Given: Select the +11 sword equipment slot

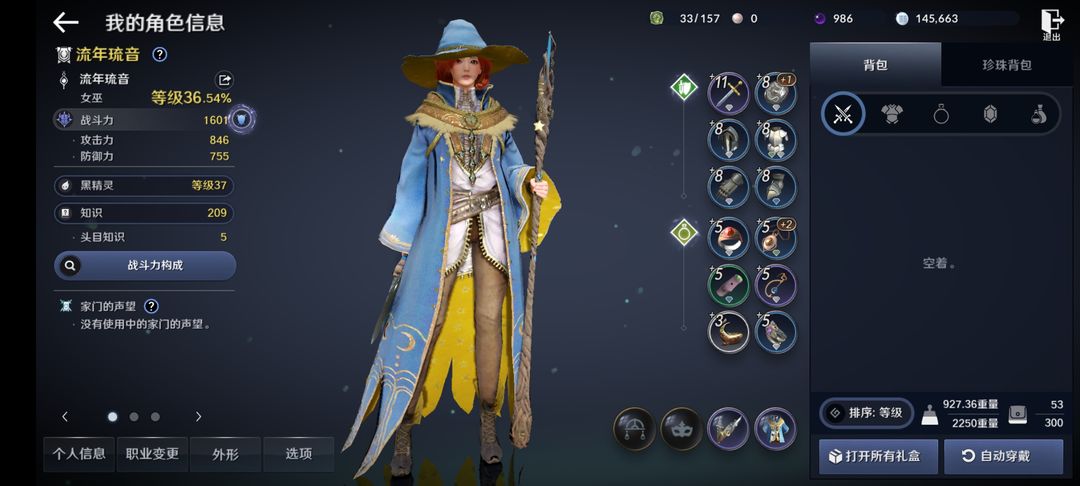Looking at the screenshot, I should click(729, 93).
